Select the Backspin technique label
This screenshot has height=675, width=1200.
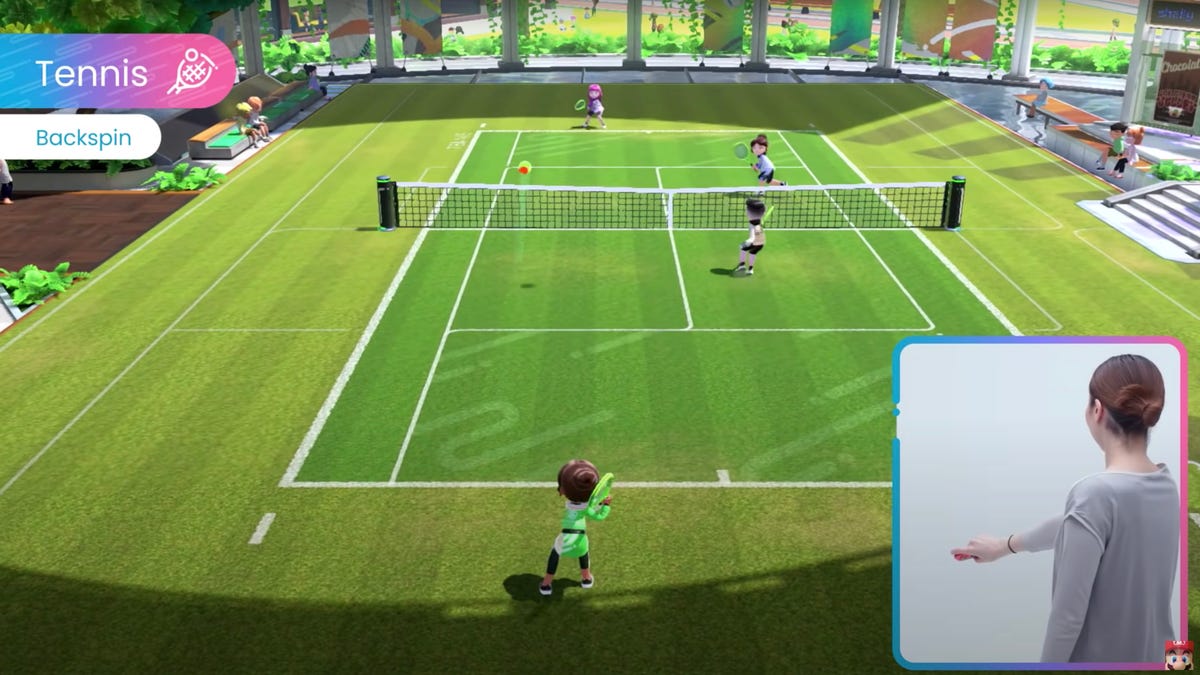(x=83, y=137)
